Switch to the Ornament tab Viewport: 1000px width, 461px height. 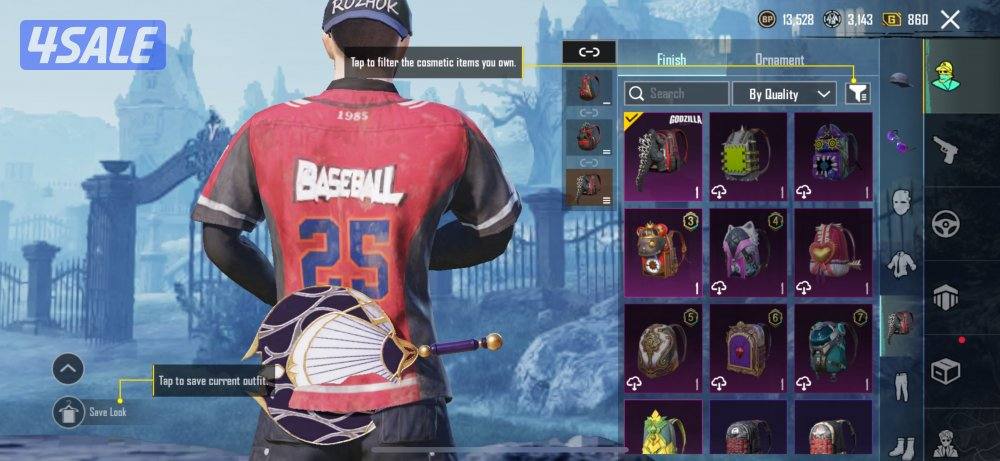(779, 60)
